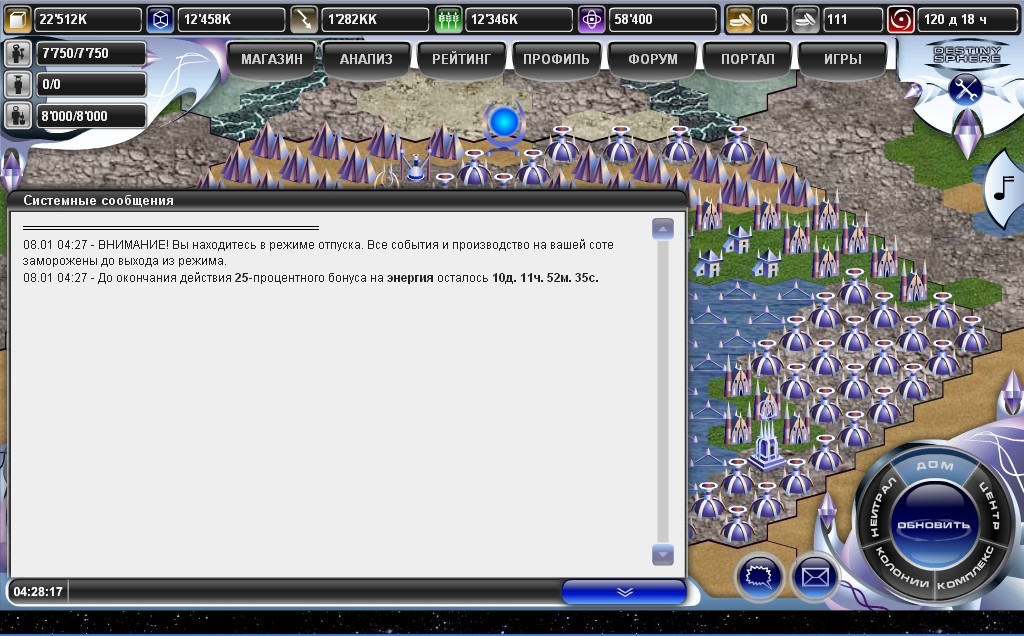Click the messages scrollbar down arrow
The height and width of the screenshot is (636, 1024).
pyautogui.click(x=662, y=554)
